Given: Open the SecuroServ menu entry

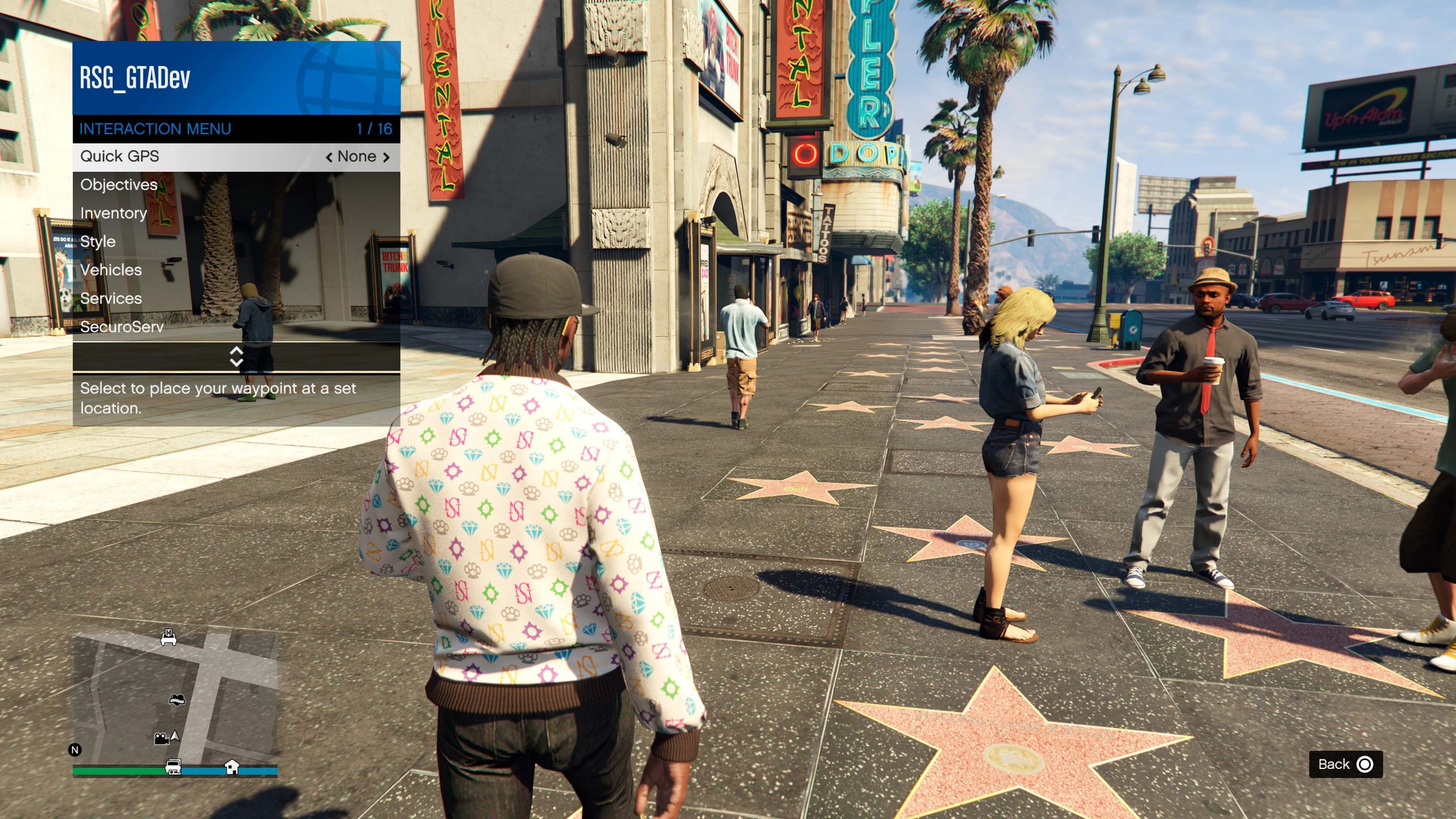Looking at the screenshot, I should 122,326.
